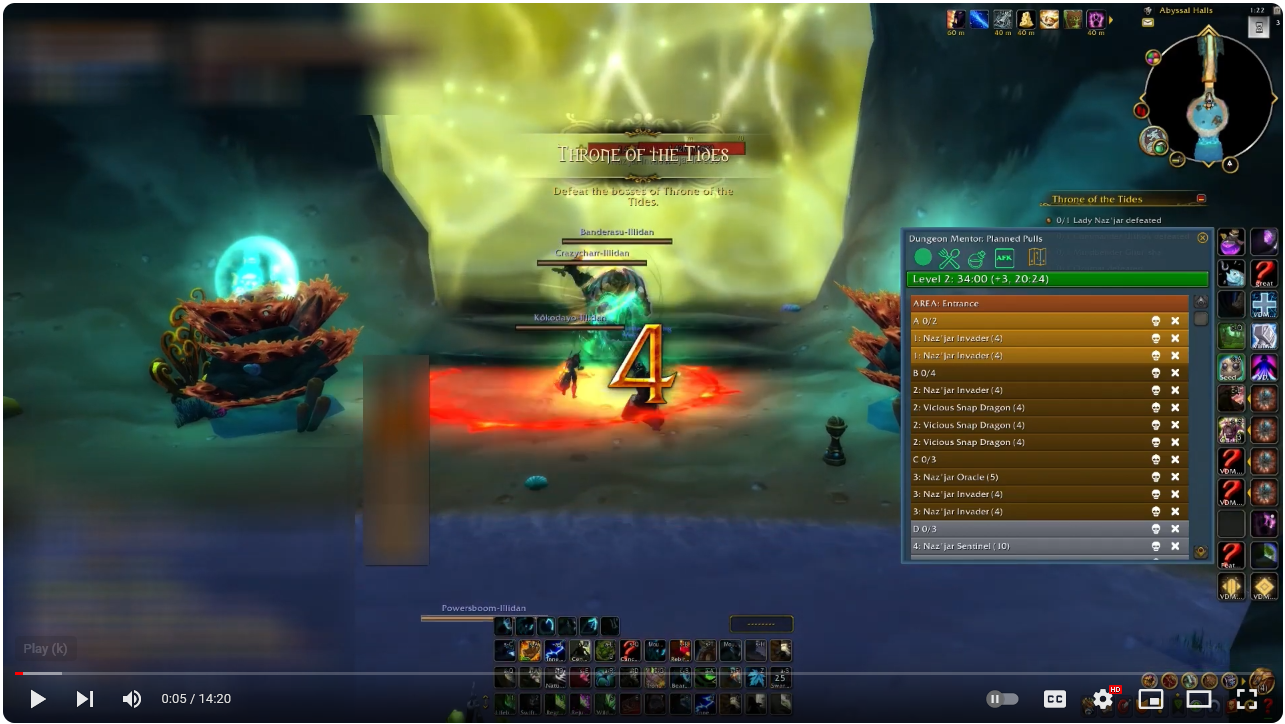
Task: Activate the red question mark action slot
Action: pyautogui.click(x=629, y=651)
